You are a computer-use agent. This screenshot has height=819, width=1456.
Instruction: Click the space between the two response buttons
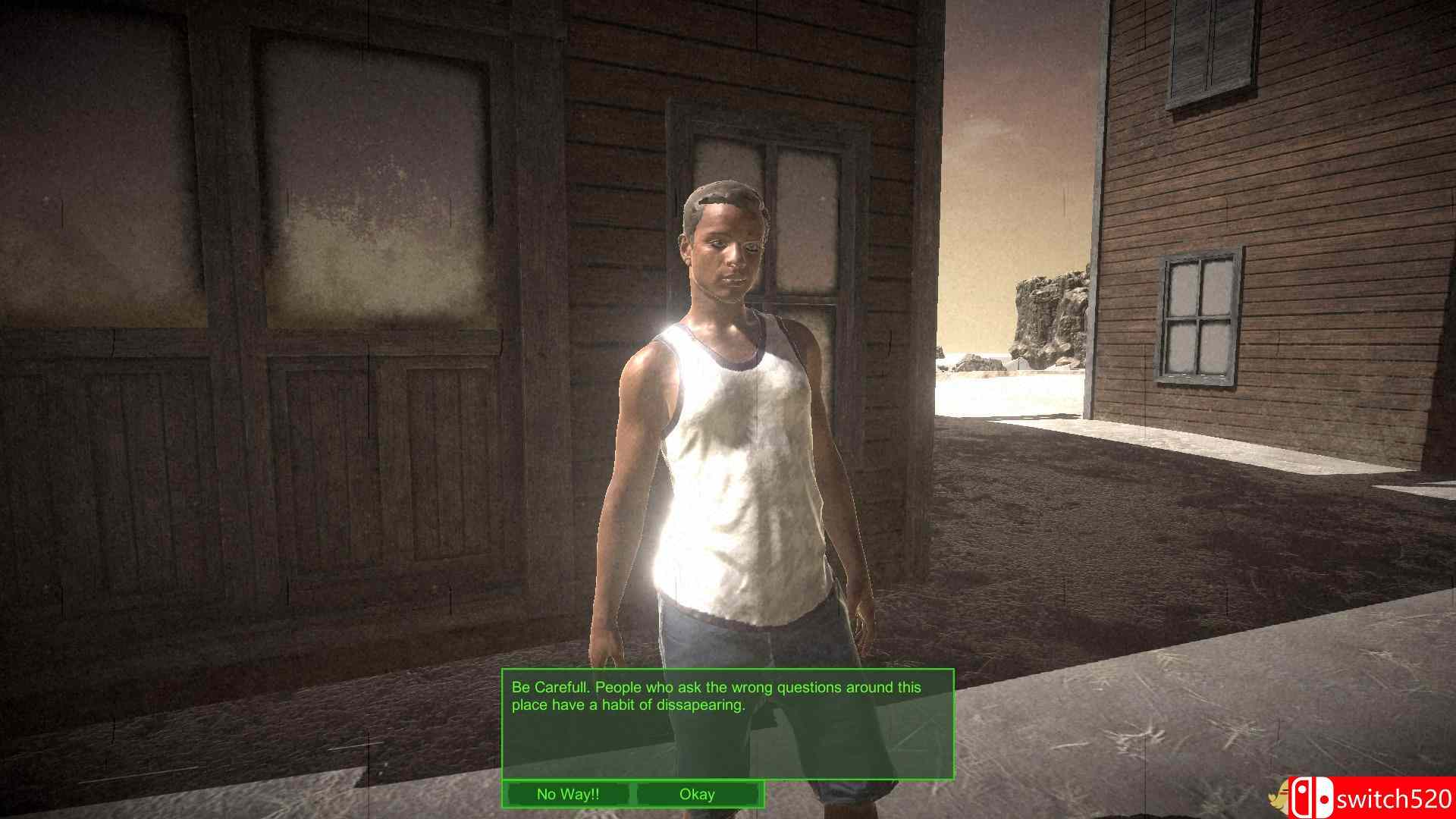(x=633, y=795)
